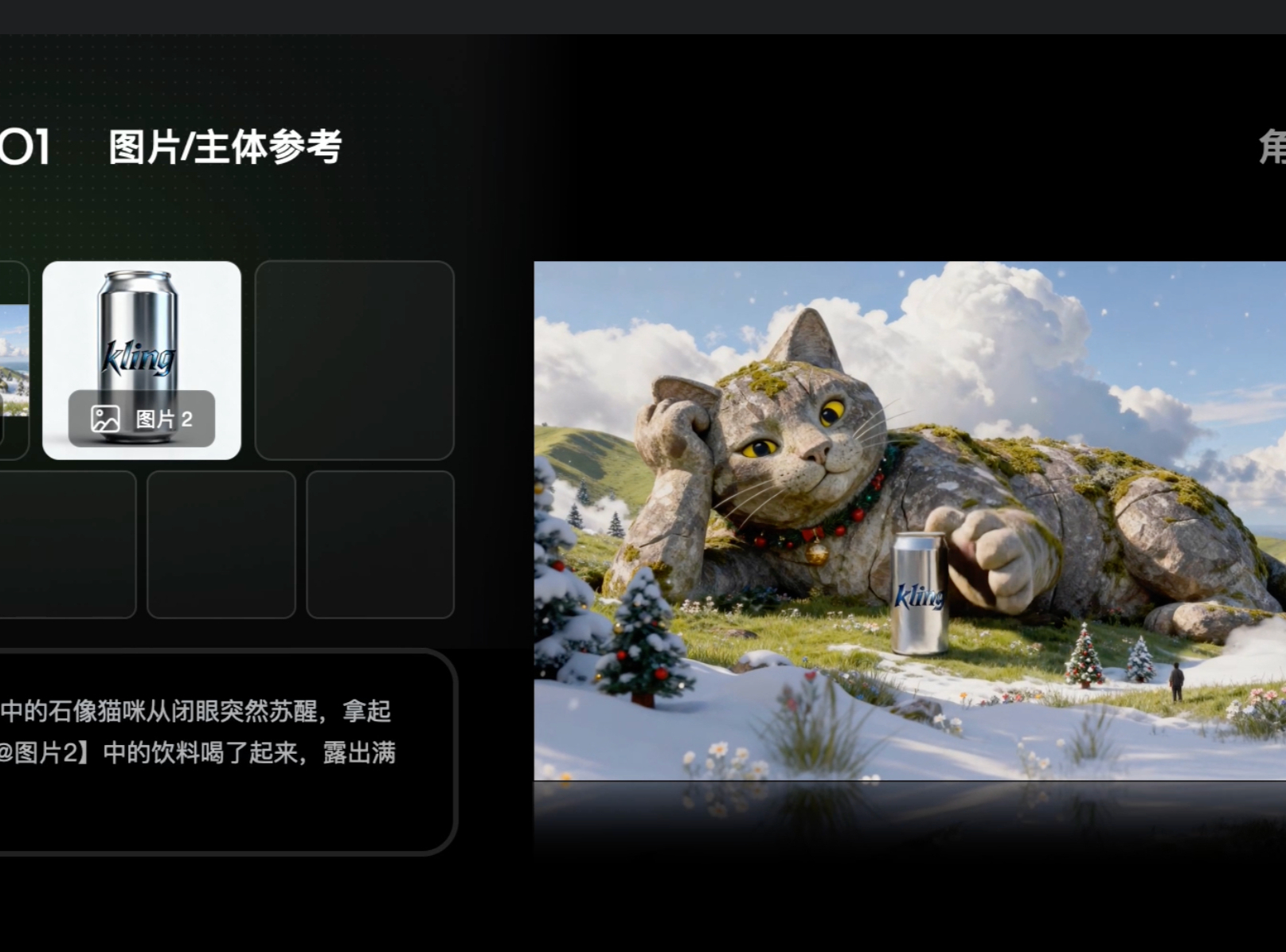Select the Kling soda can reference thumbnail

click(141, 334)
